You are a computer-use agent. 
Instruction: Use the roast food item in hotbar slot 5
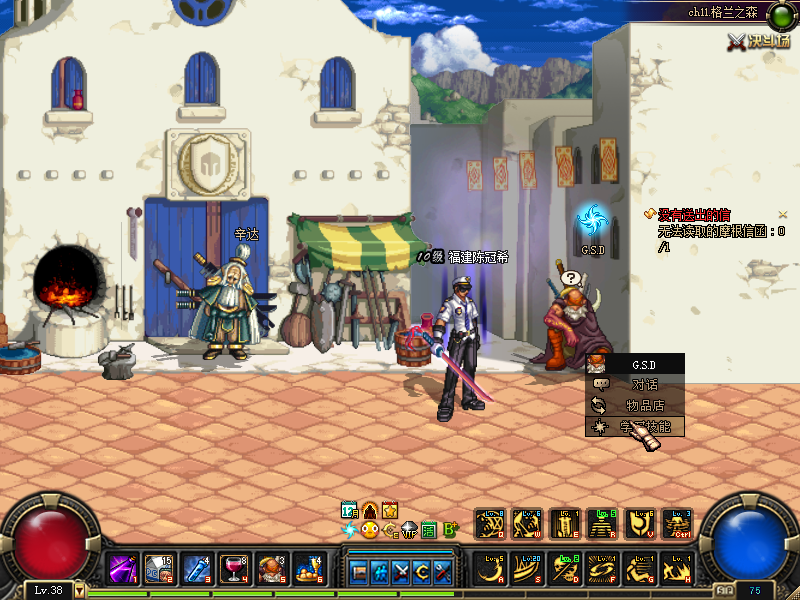click(x=272, y=570)
